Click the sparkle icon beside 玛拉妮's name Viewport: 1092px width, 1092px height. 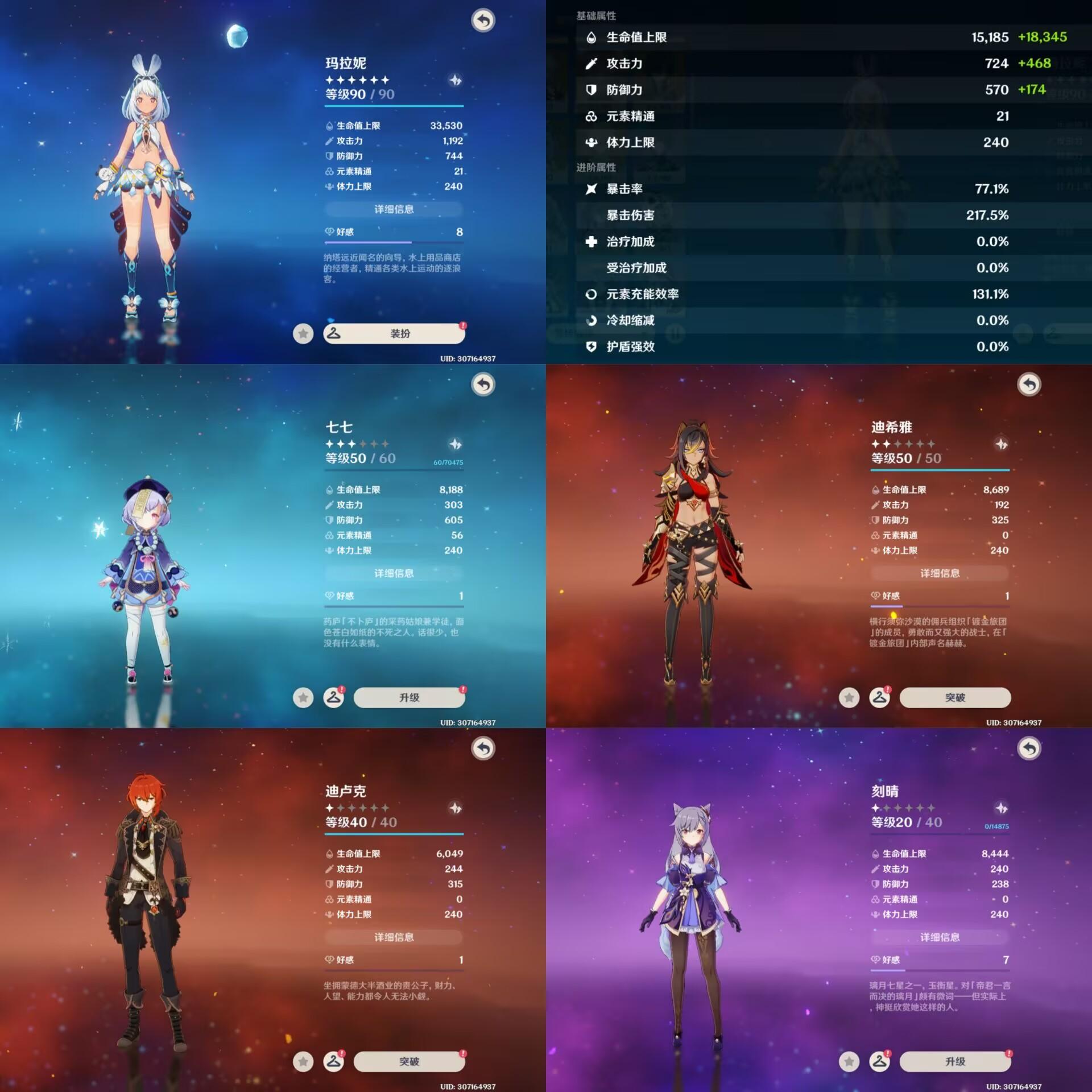(456, 80)
